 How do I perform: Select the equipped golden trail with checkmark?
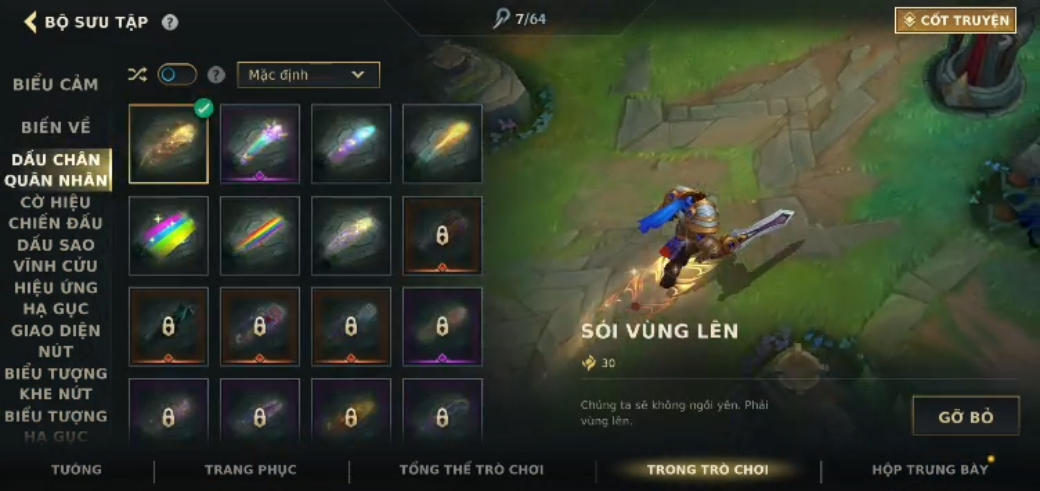pyautogui.click(x=168, y=144)
